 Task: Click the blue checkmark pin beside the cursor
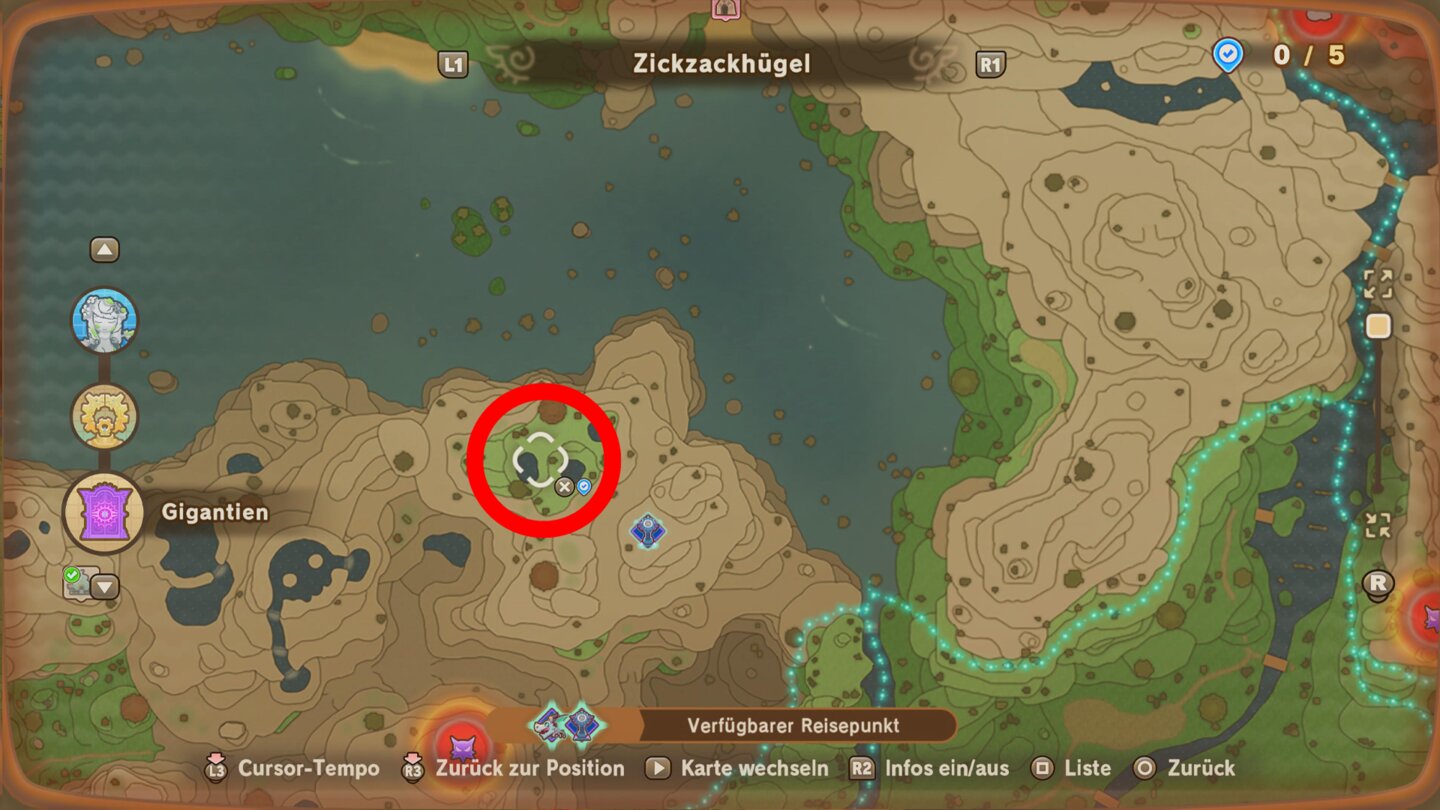[584, 487]
